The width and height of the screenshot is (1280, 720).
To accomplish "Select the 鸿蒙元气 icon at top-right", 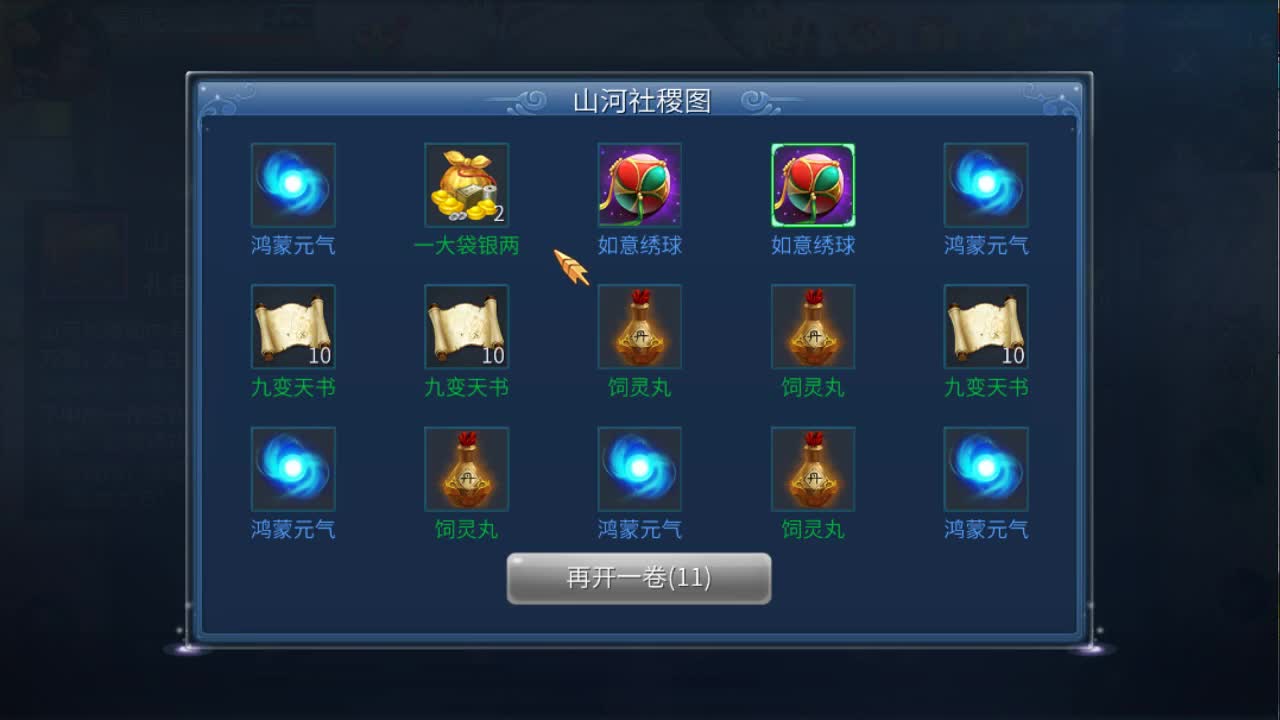I will pos(986,186).
